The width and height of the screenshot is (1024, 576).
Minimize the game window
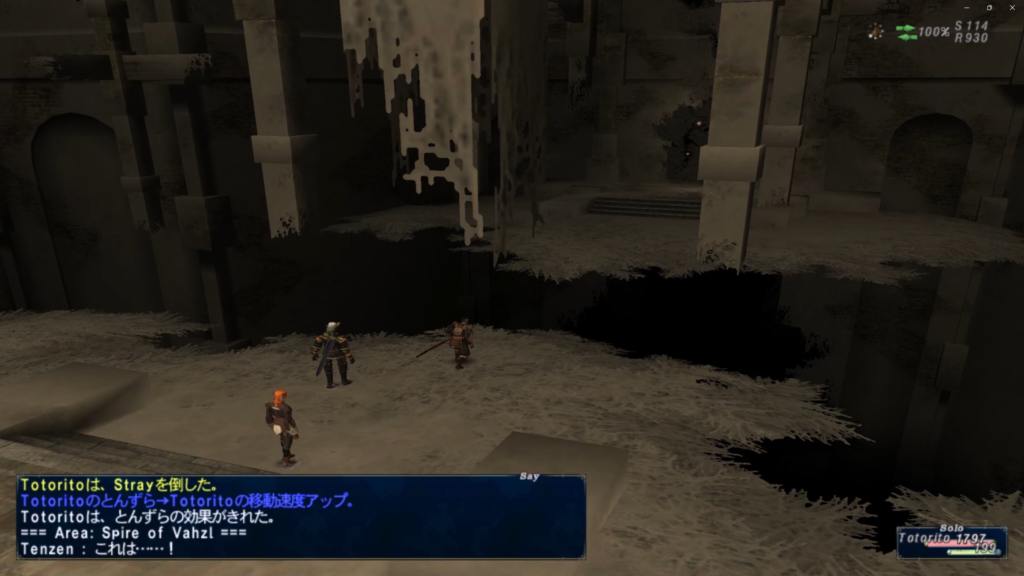tap(964, 7)
